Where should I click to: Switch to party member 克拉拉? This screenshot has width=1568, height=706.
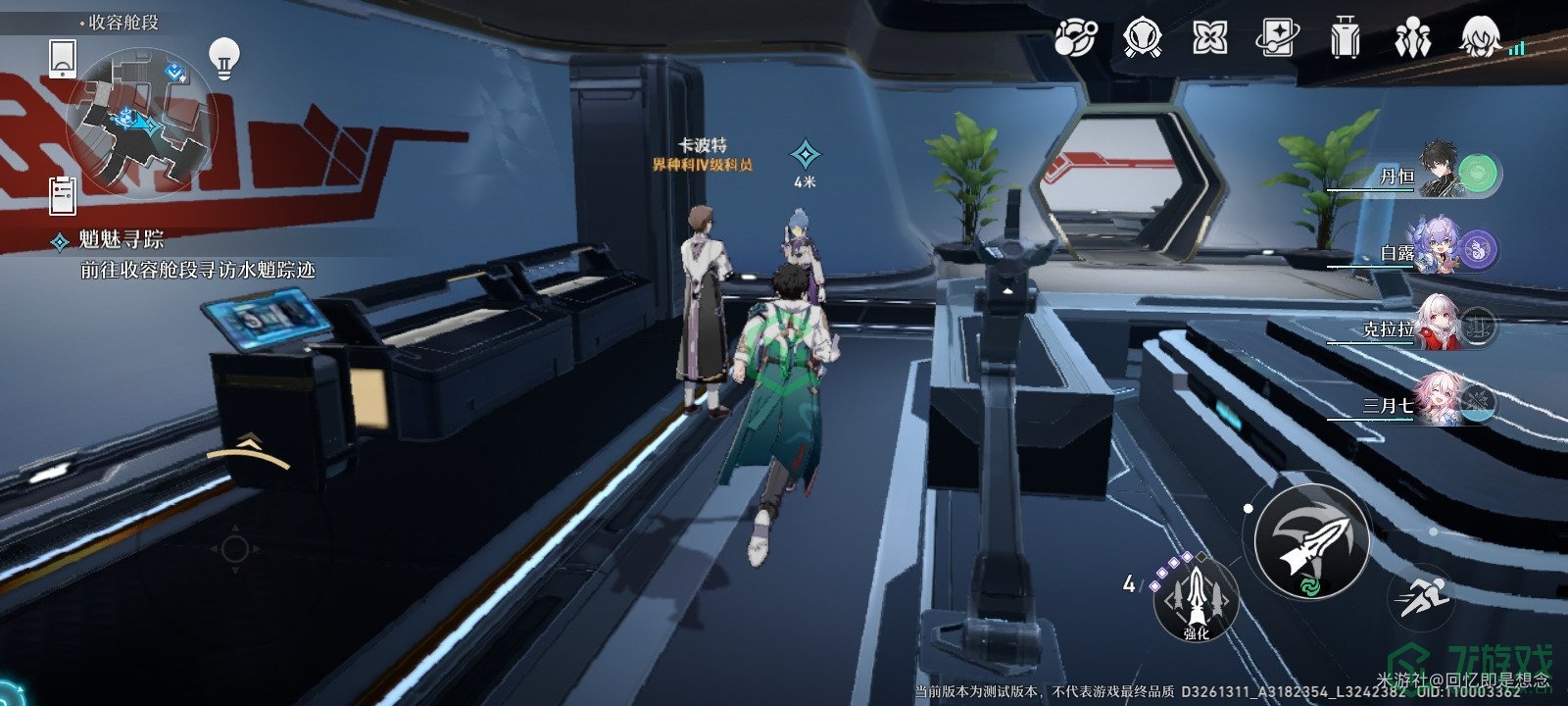tap(1441, 327)
